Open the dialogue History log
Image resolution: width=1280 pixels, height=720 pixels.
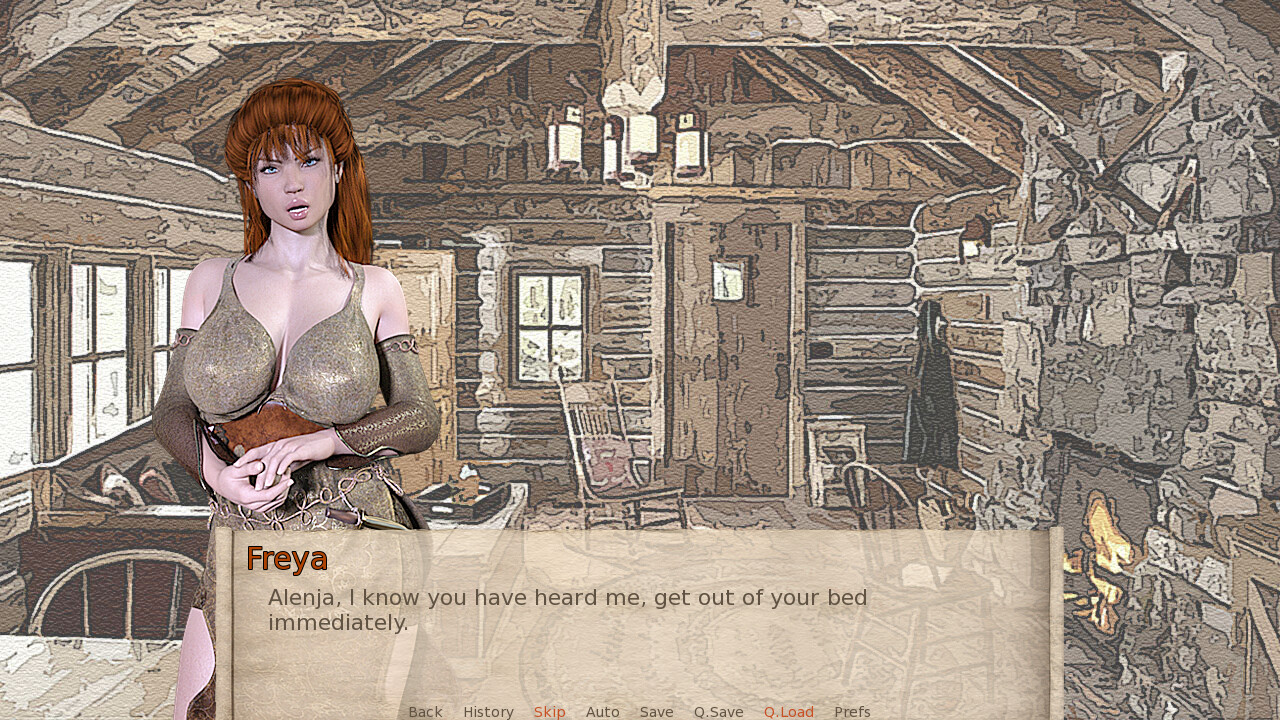[488, 712]
